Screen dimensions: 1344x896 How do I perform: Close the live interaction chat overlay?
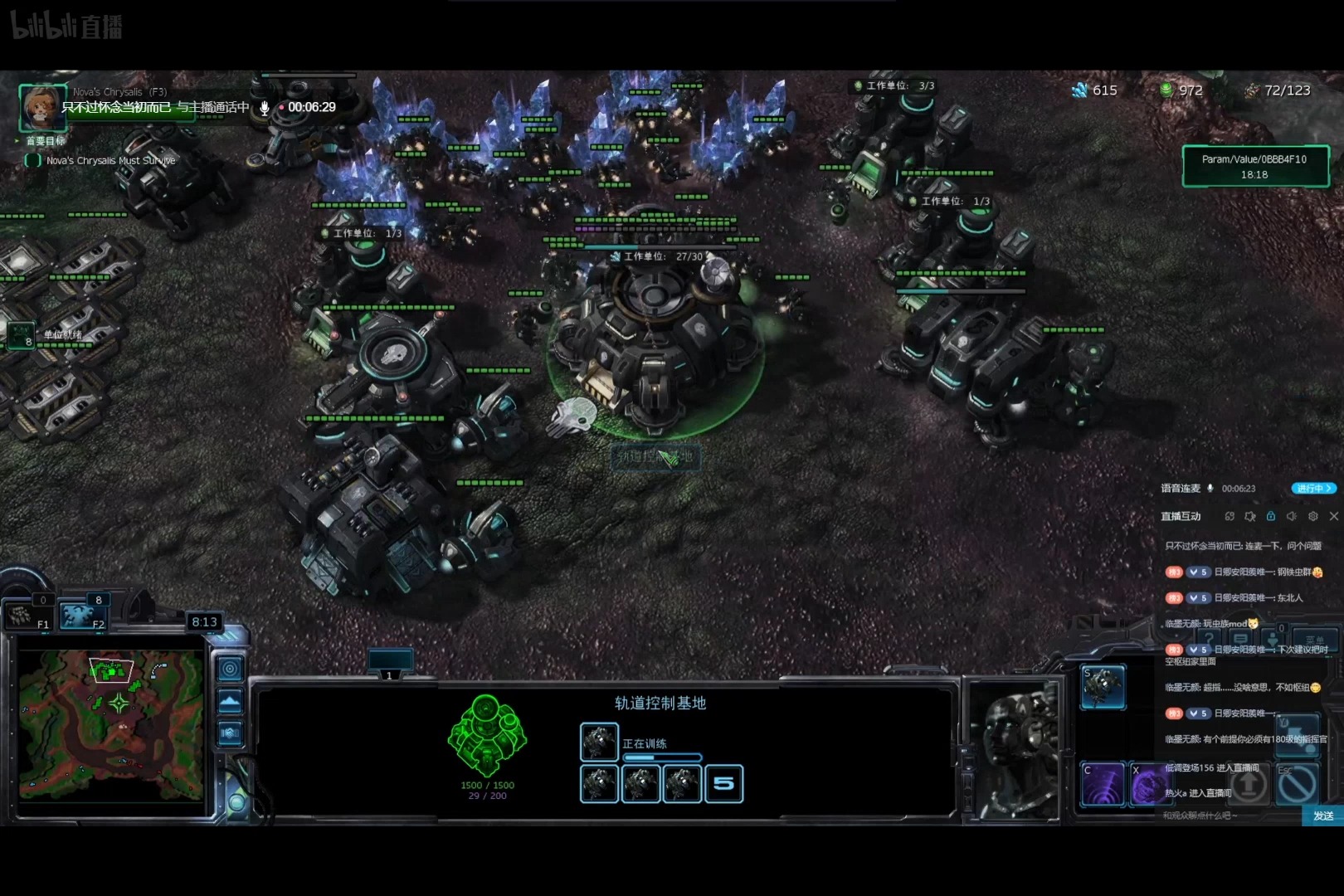click(x=1333, y=516)
